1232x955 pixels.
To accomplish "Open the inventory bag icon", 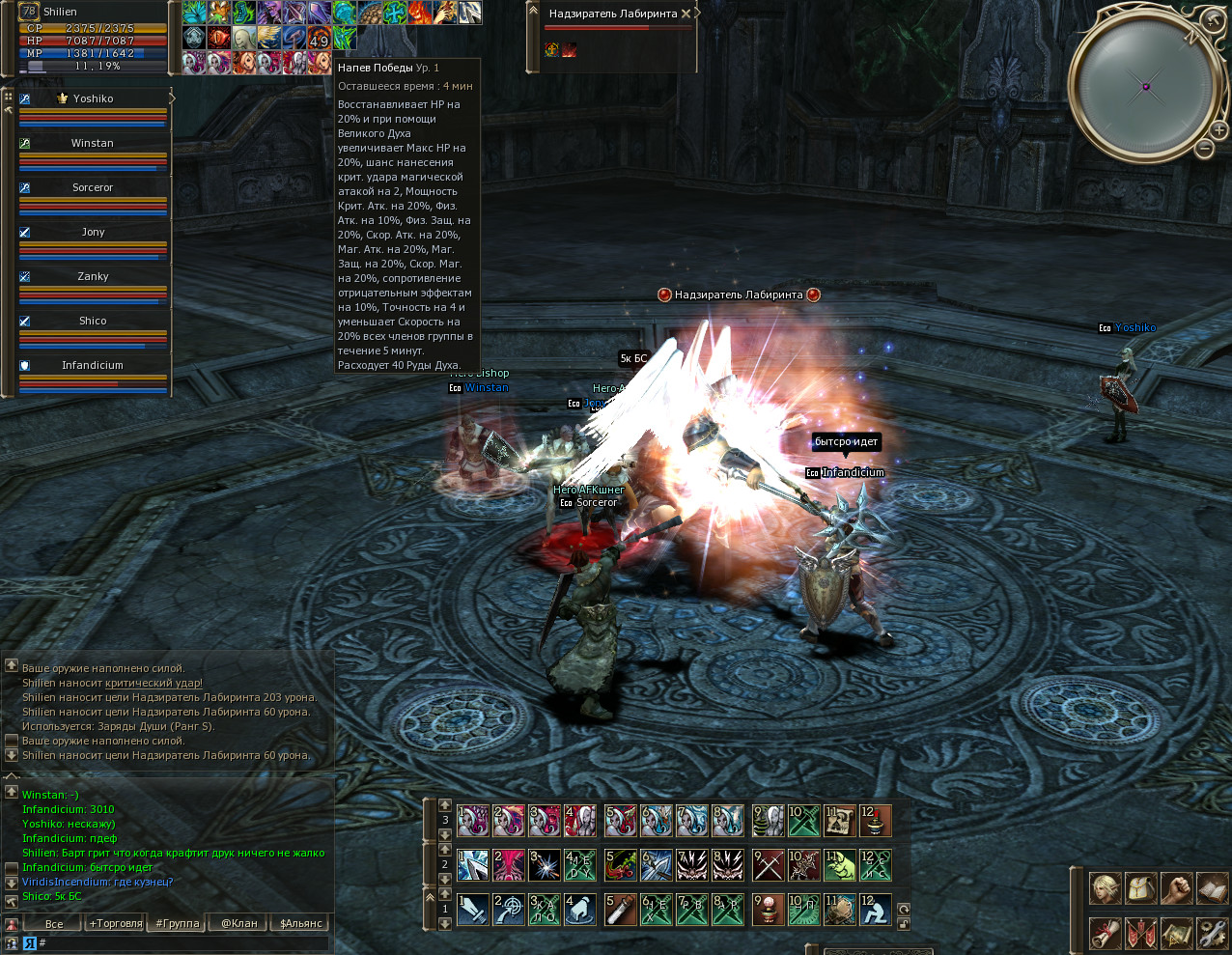I will [x=1141, y=888].
